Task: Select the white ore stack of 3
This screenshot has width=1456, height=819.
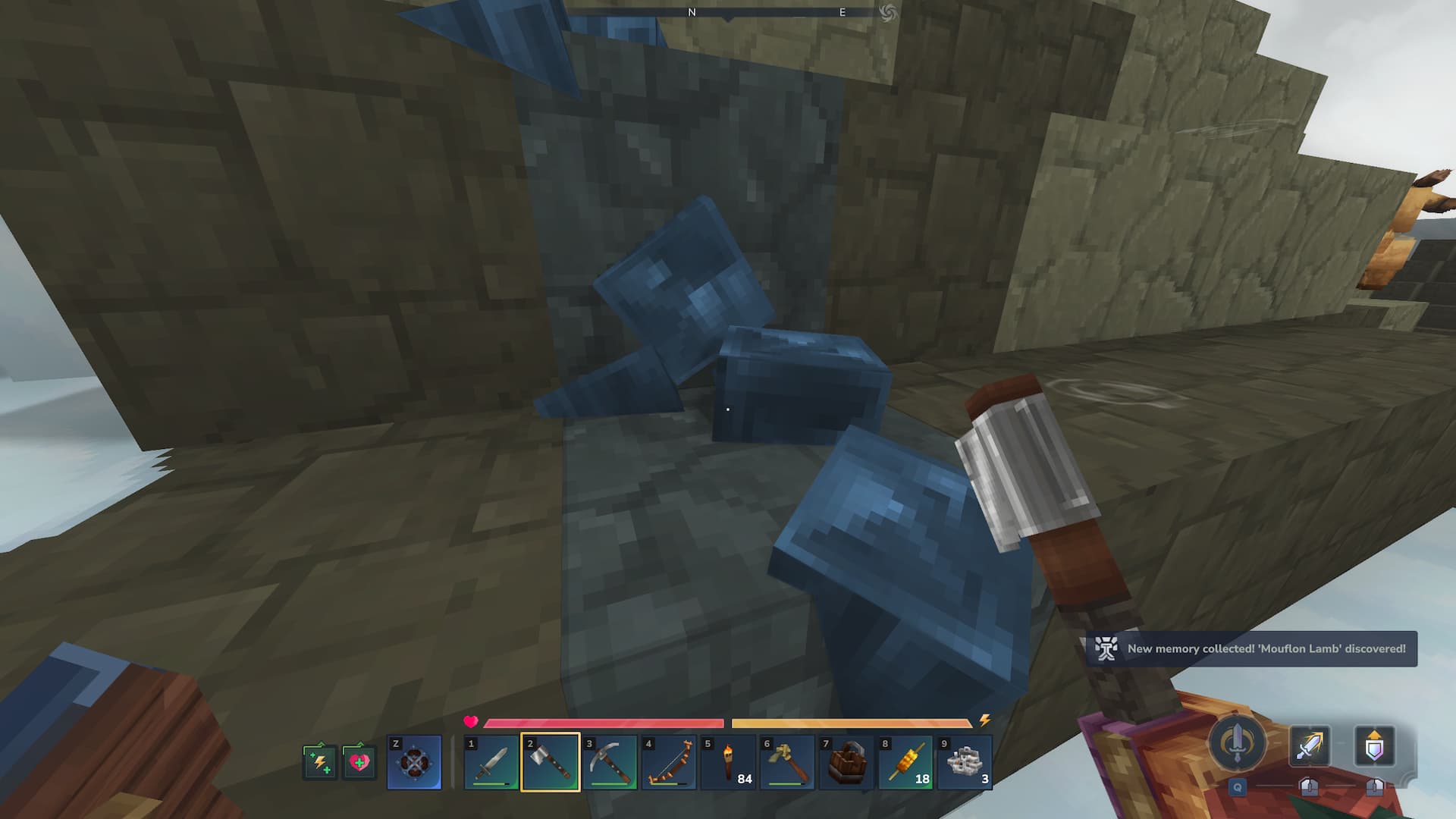Action: point(965,762)
